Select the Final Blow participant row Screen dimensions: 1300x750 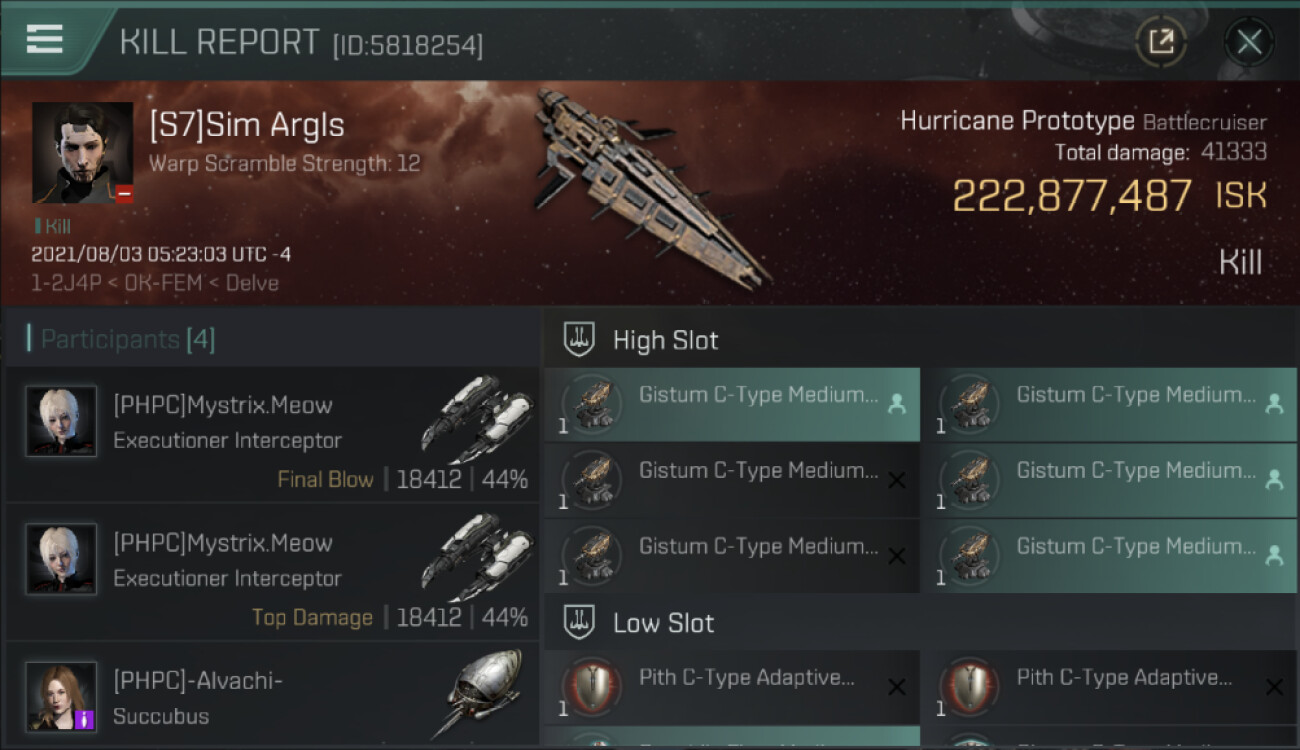272,436
